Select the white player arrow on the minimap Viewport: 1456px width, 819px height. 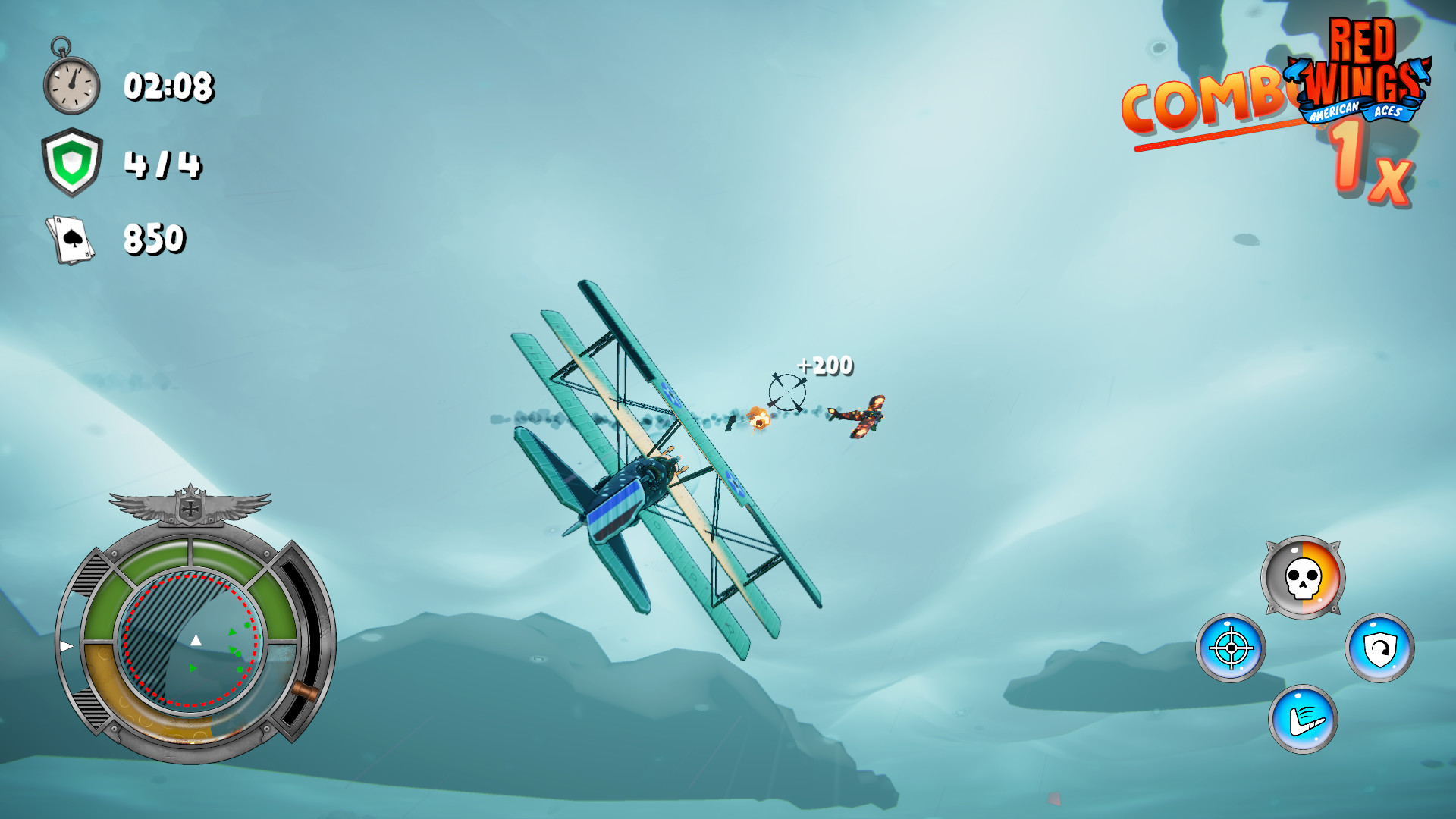point(196,641)
